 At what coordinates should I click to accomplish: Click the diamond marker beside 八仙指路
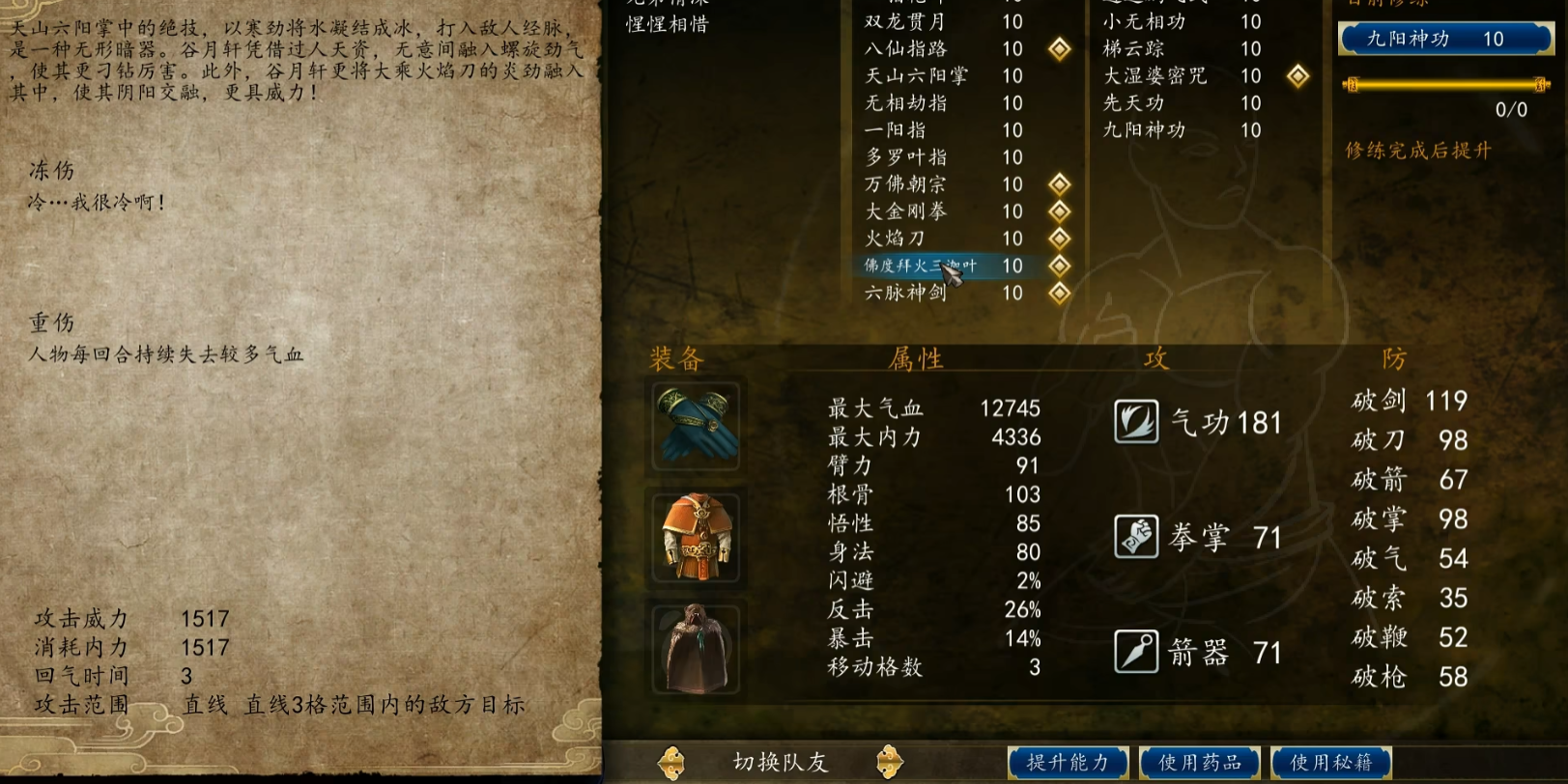pos(1060,49)
